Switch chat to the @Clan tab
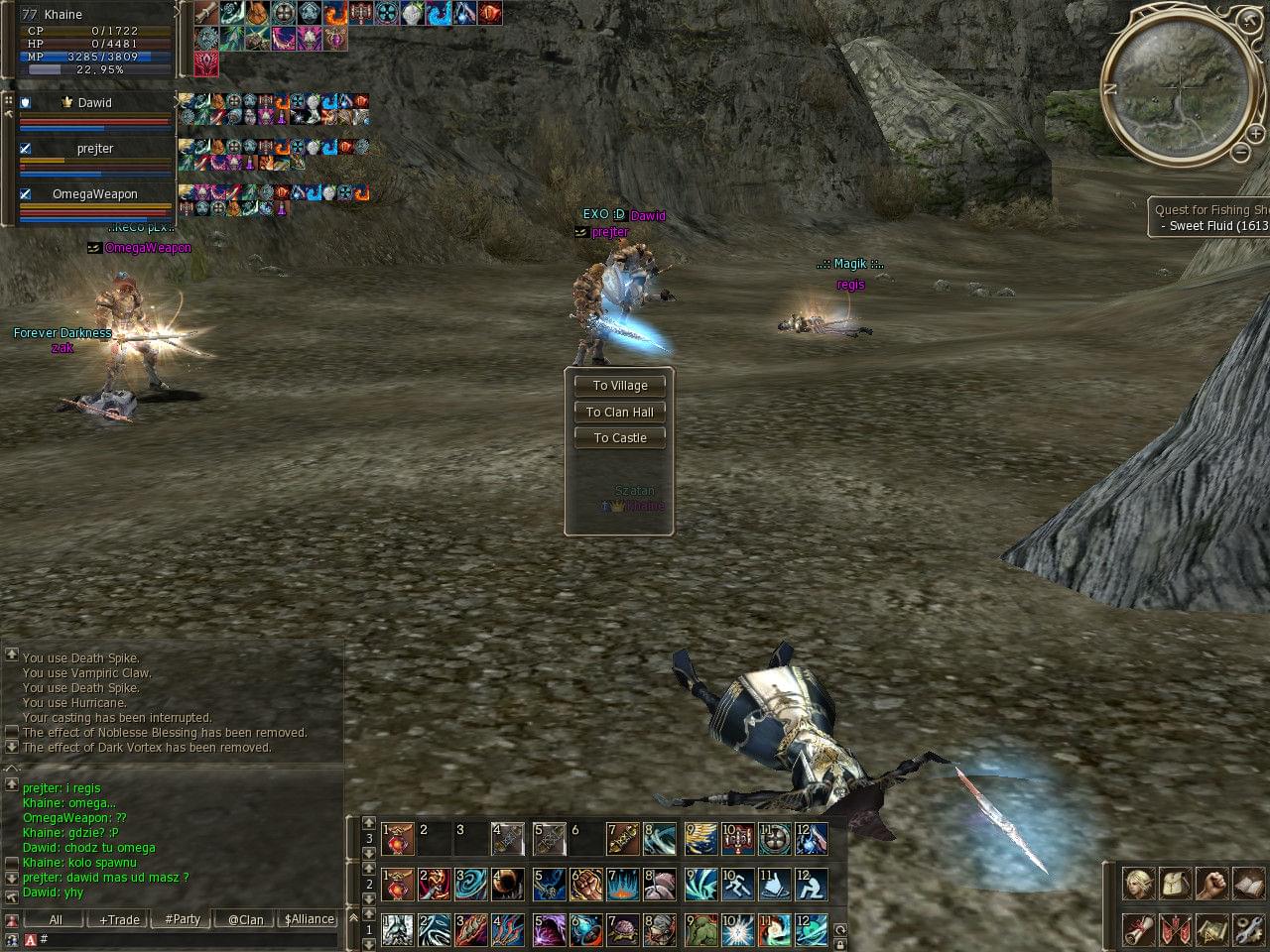The height and width of the screenshot is (952, 1270). pyautogui.click(x=245, y=920)
